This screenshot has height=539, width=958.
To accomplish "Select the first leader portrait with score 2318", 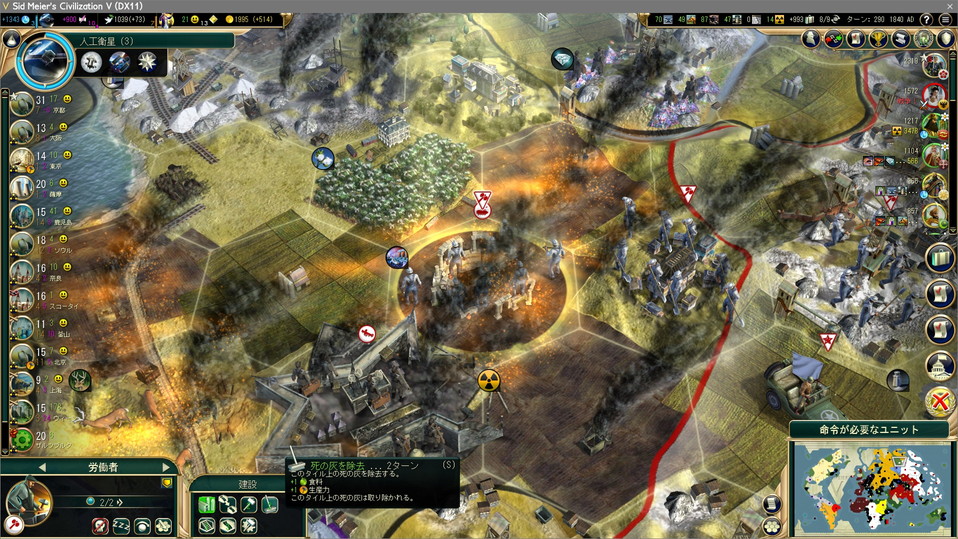I will (x=935, y=66).
